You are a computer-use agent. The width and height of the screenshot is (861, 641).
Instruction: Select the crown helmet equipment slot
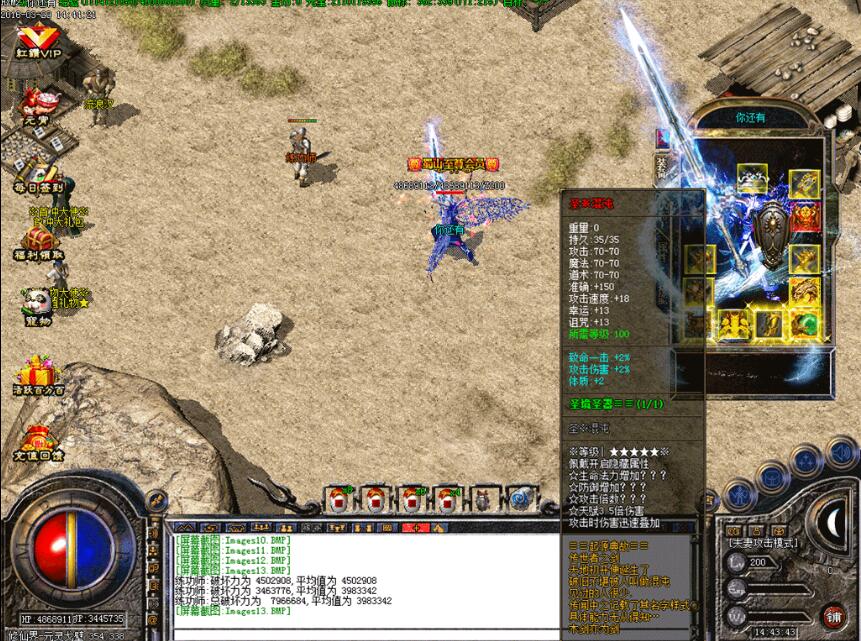coord(753,177)
